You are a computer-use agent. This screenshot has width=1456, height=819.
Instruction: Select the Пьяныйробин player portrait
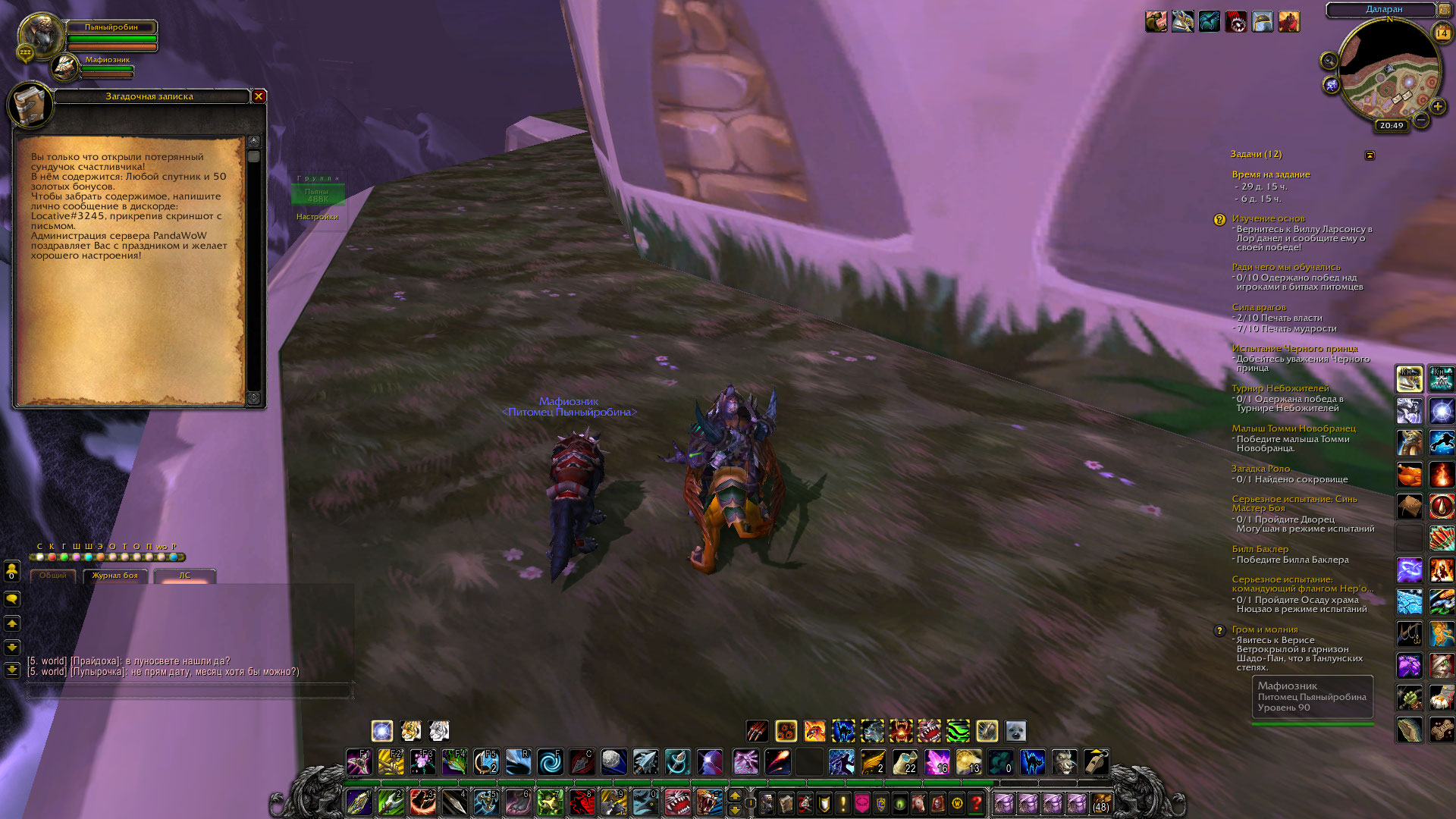coord(41,35)
